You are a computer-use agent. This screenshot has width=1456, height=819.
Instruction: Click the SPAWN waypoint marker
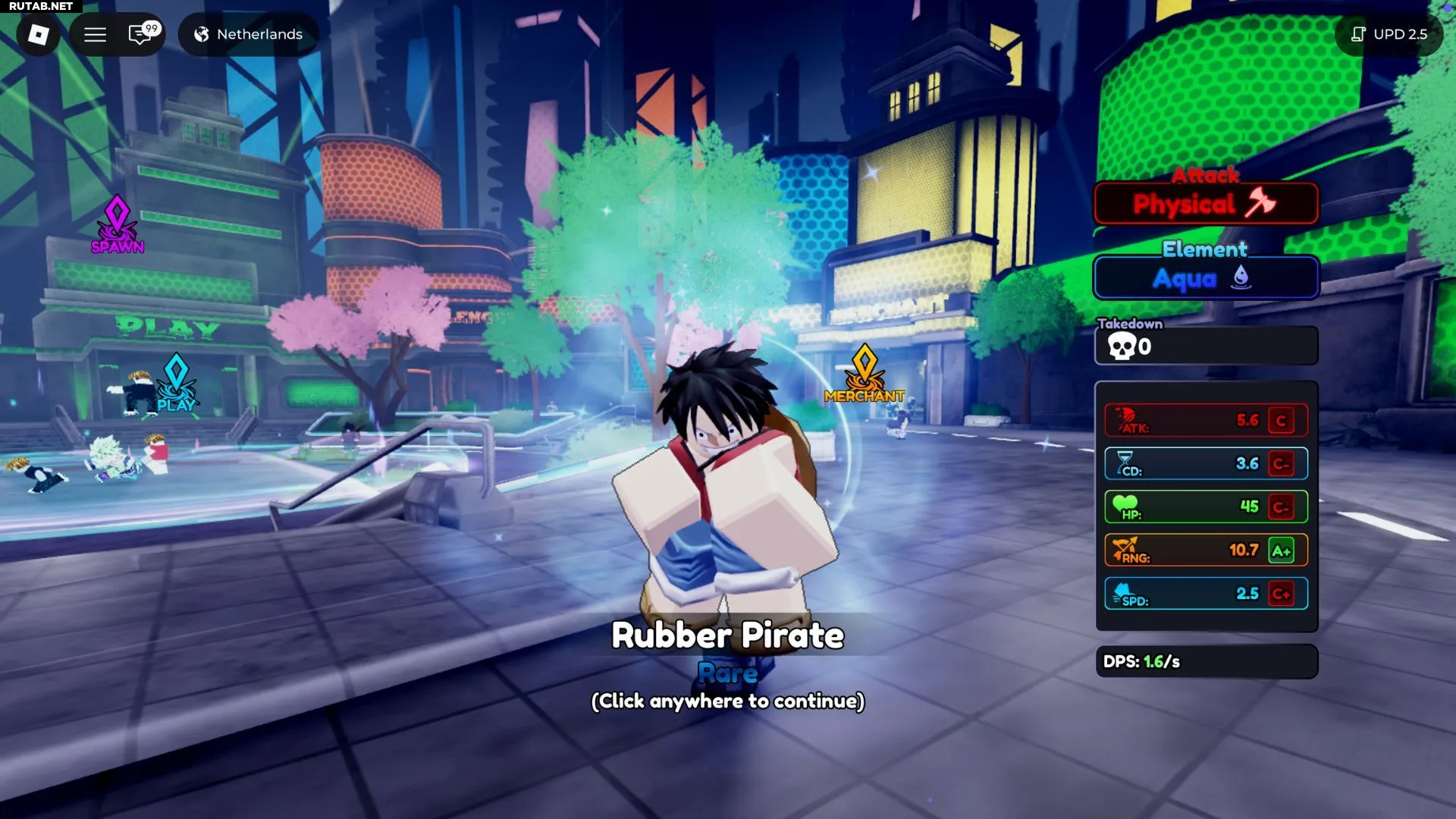(x=117, y=224)
